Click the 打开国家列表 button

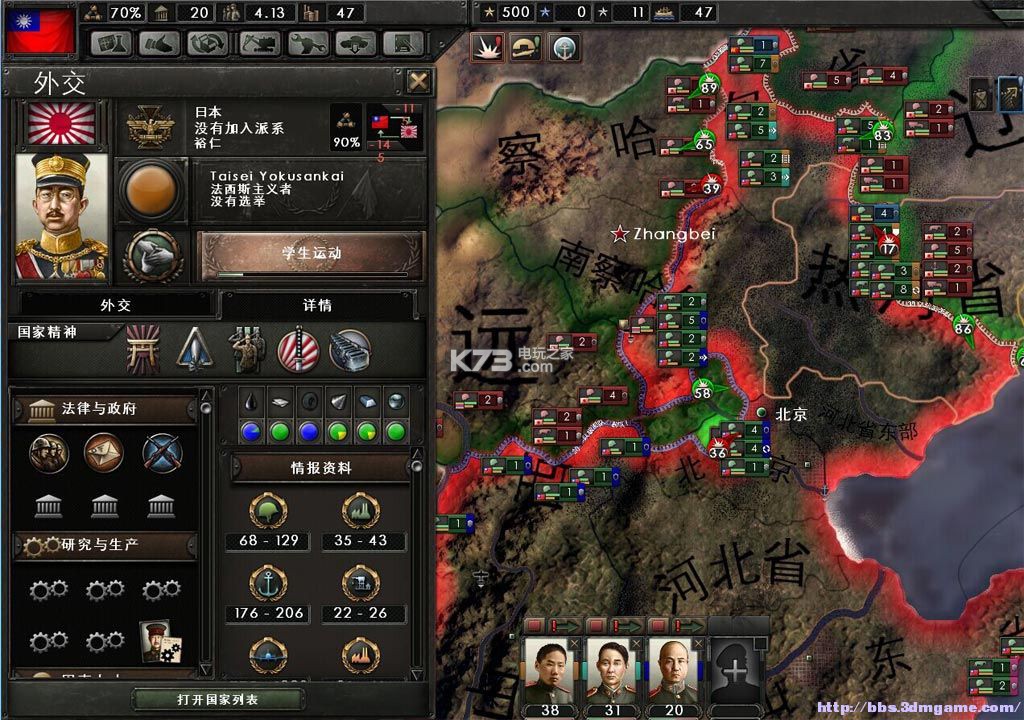(x=218, y=699)
